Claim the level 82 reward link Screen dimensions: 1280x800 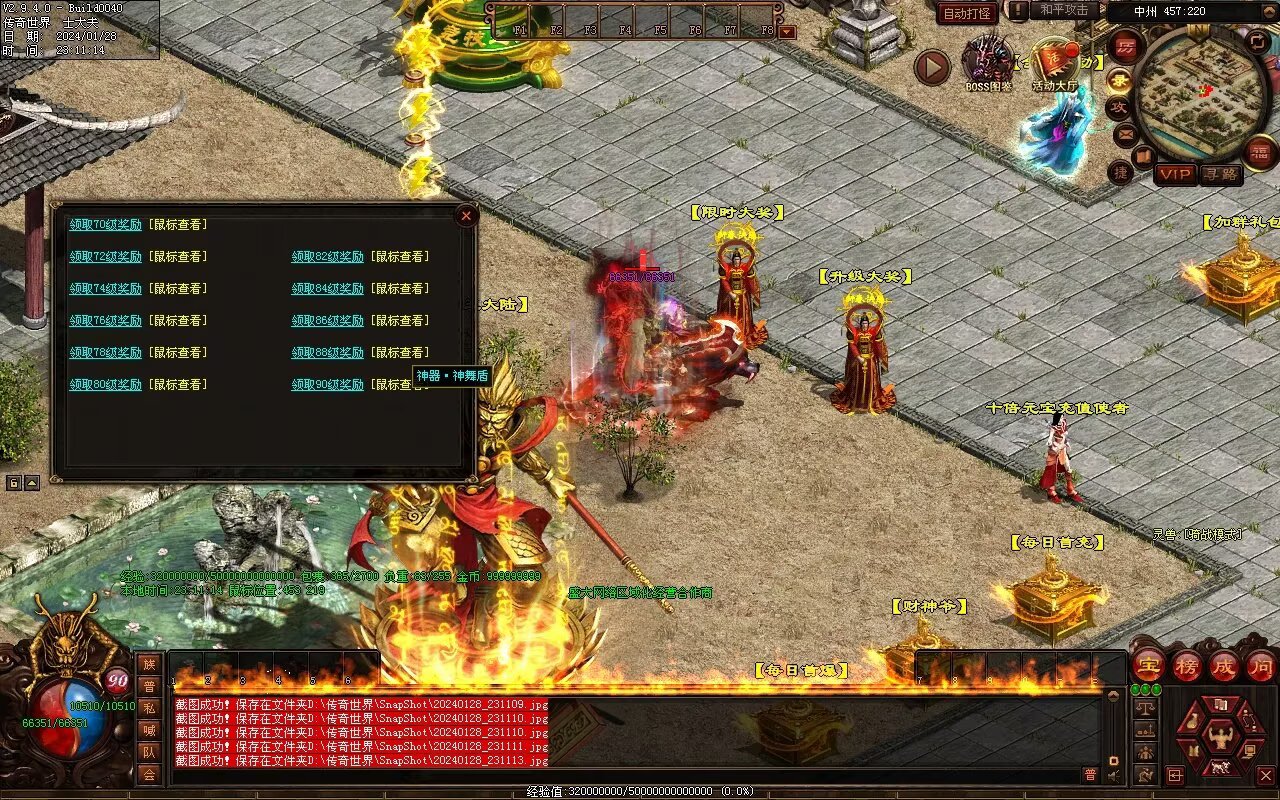328,257
